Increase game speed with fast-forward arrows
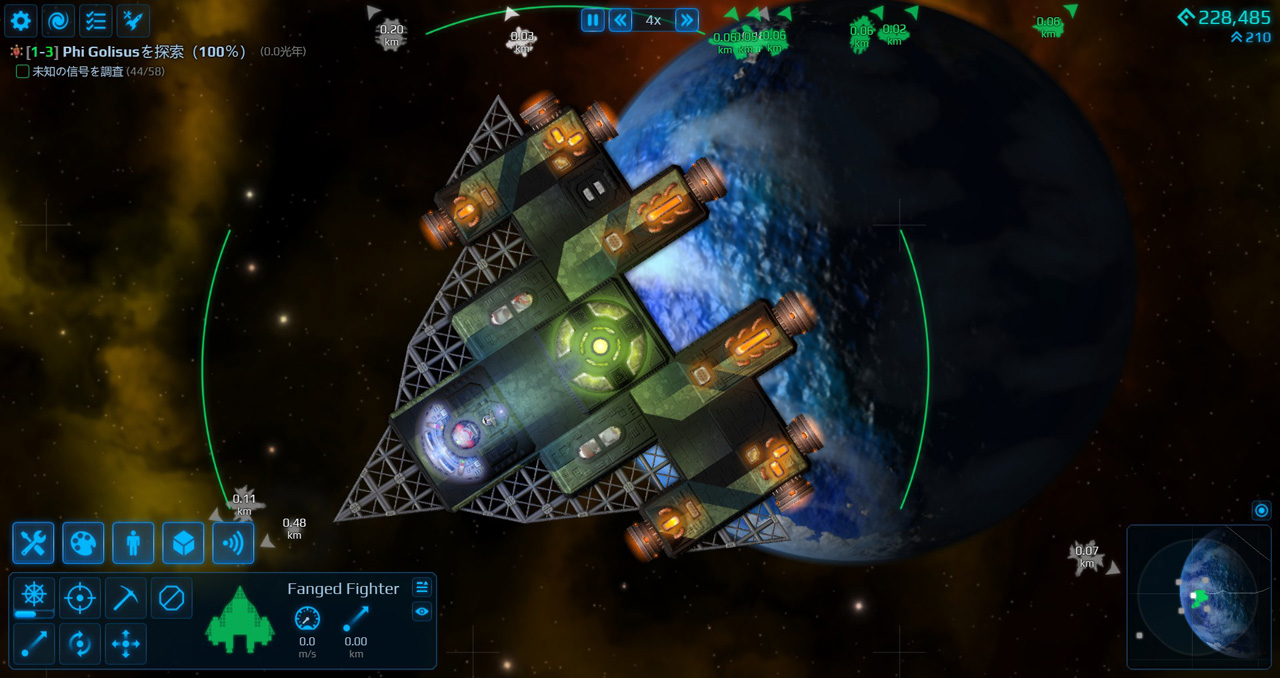The image size is (1280, 678). [686, 20]
